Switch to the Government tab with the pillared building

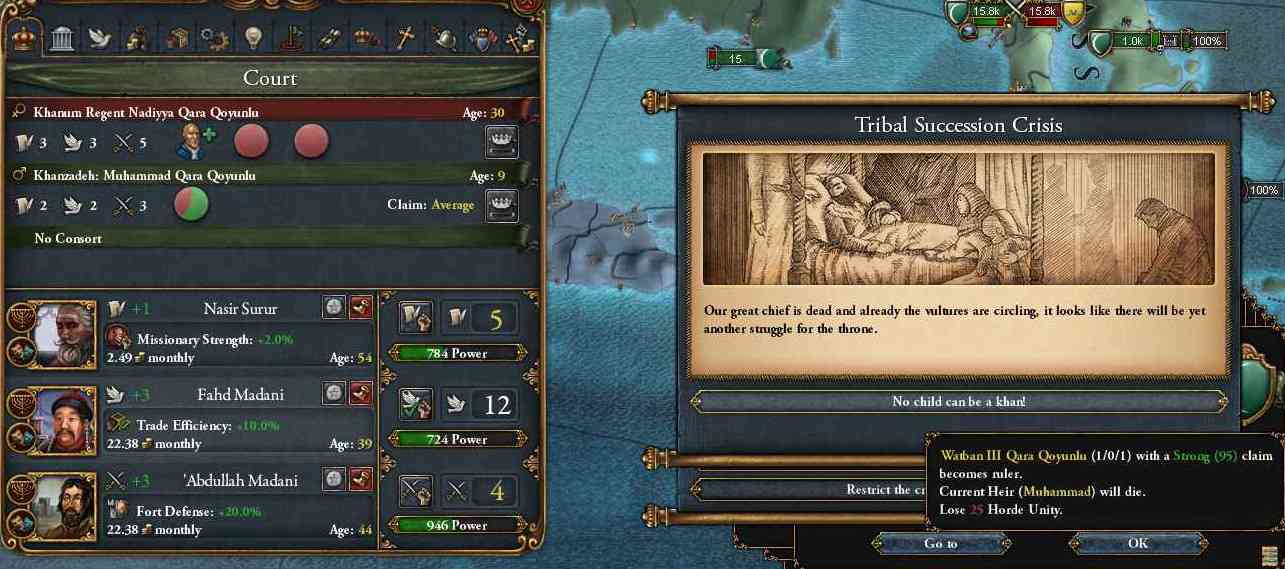(x=62, y=39)
